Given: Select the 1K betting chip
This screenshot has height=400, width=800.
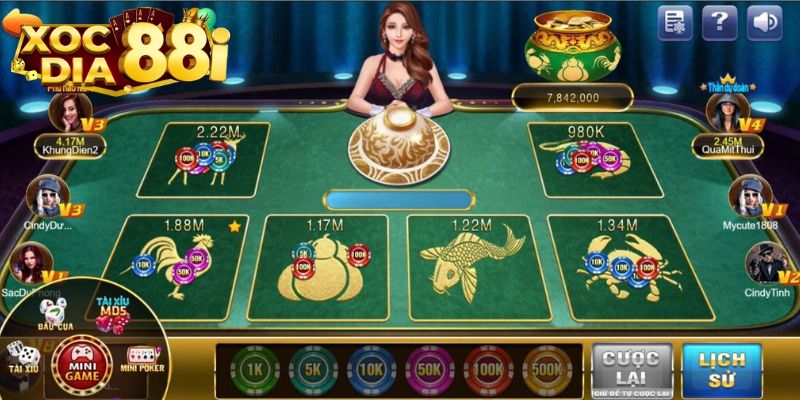Looking at the screenshot, I should (x=251, y=371).
